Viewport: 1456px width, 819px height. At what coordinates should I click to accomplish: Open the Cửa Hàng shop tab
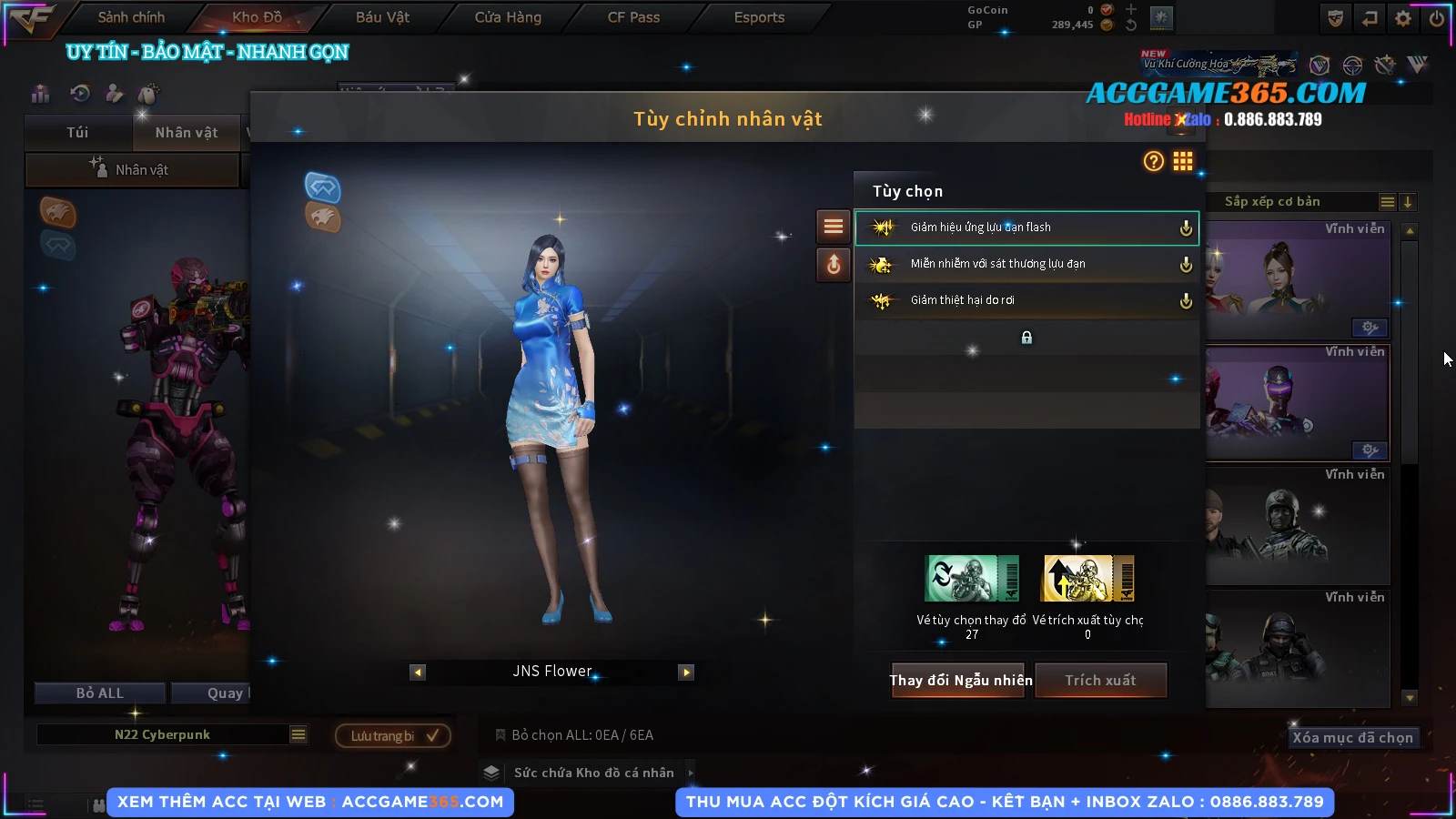click(x=508, y=17)
